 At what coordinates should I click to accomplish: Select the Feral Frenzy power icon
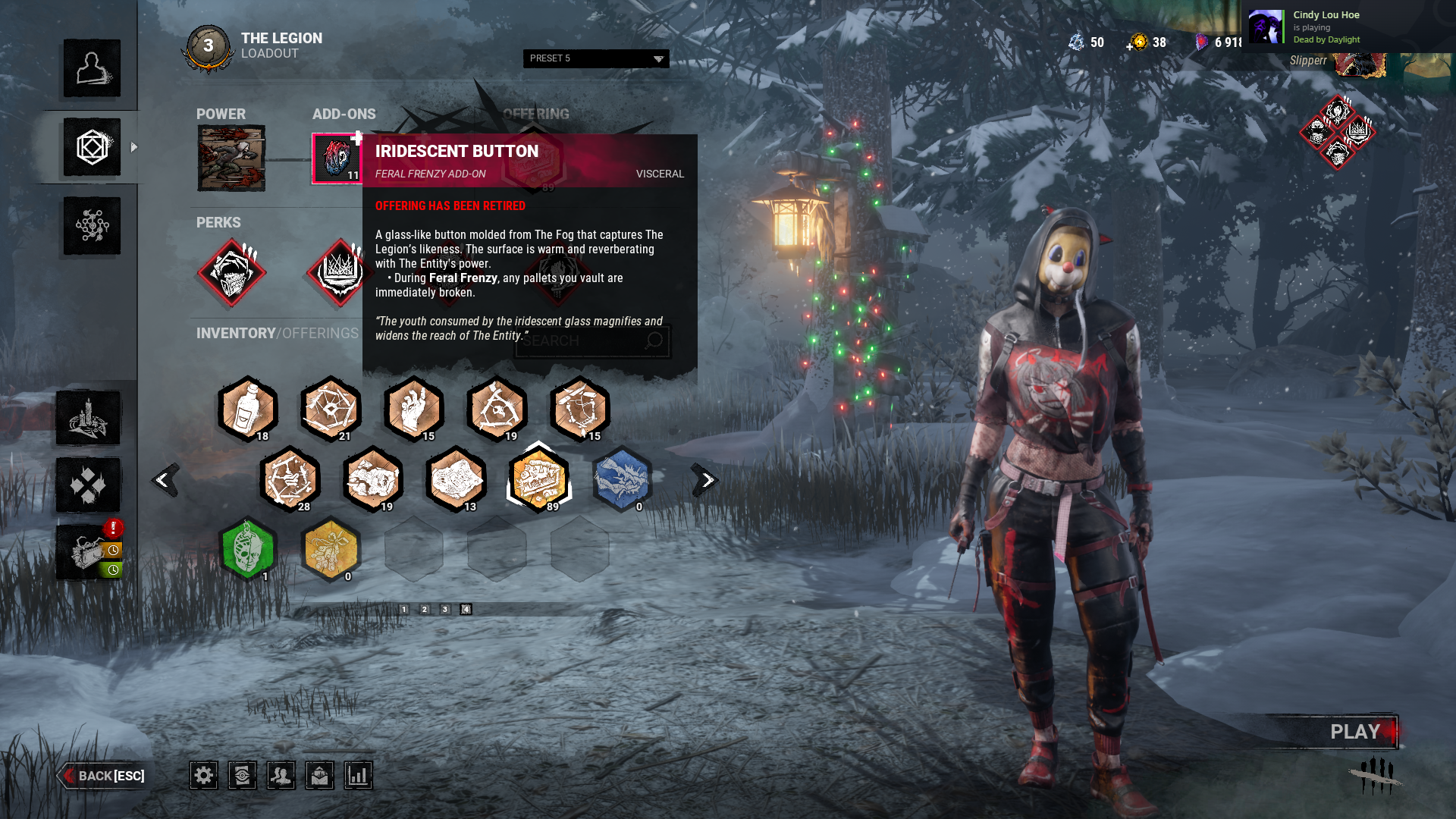[x=231, y=158]
